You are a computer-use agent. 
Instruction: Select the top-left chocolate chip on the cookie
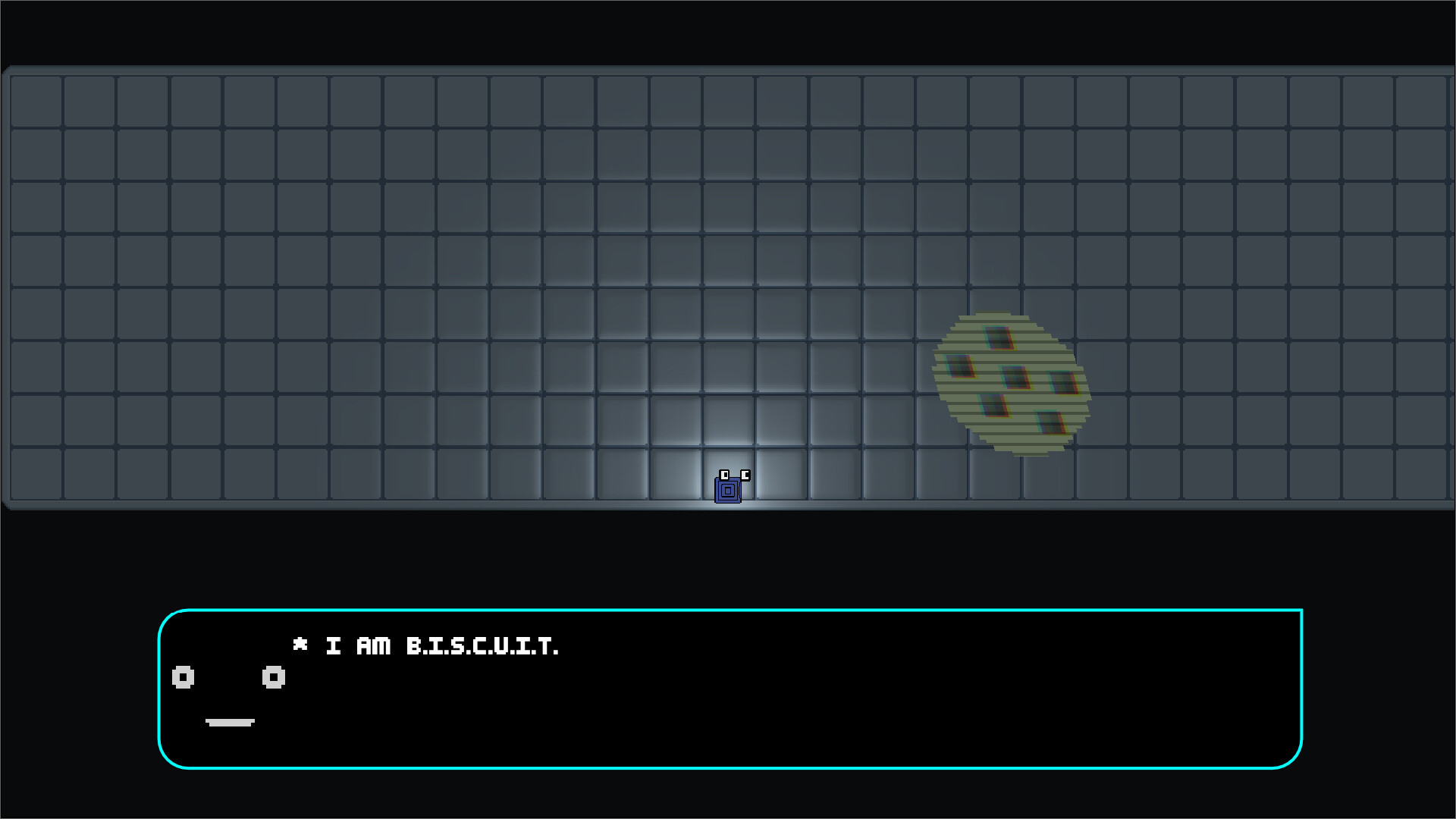click(959, 366)
